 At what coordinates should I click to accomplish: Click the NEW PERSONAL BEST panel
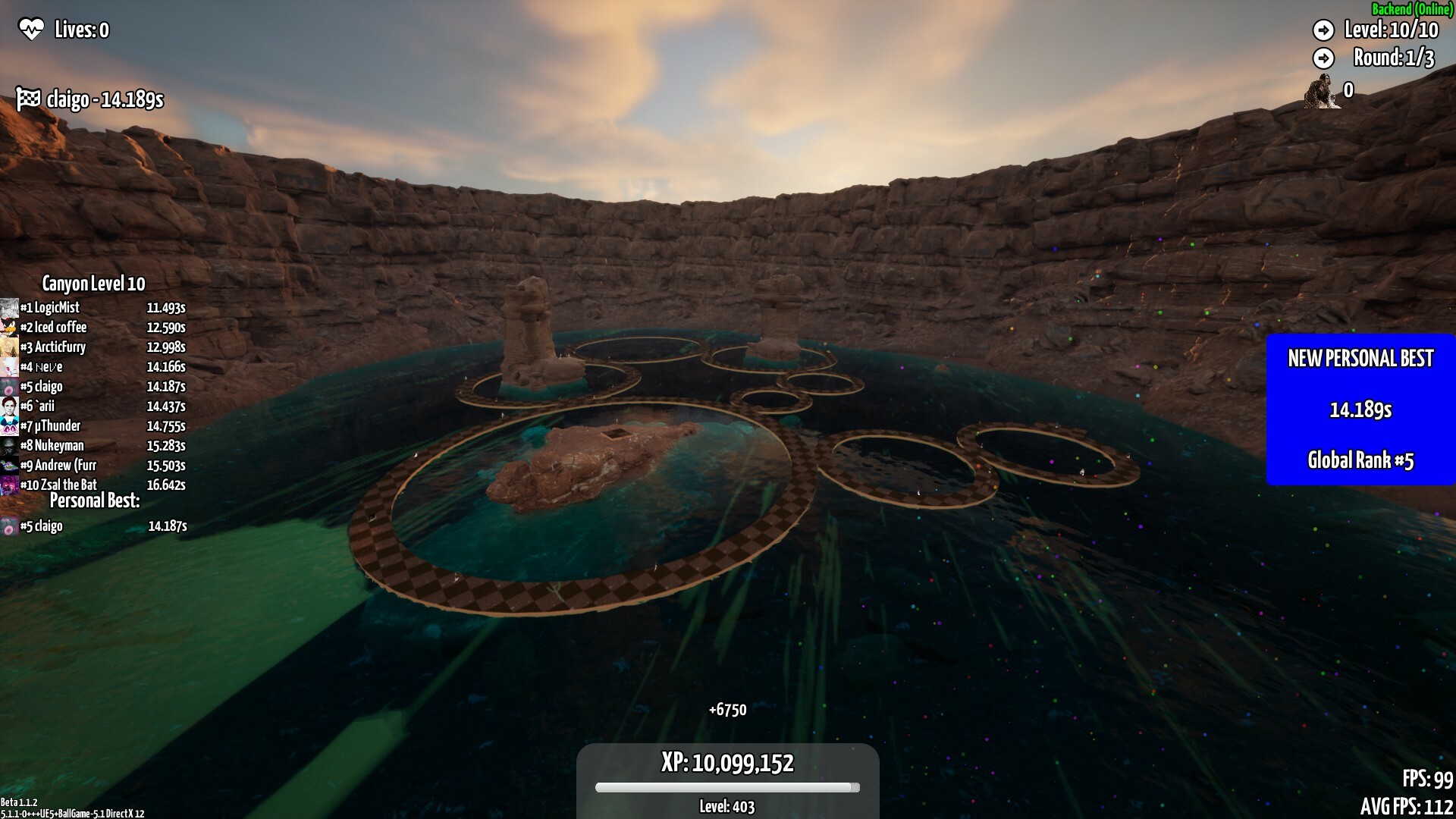click(1361, 359)
